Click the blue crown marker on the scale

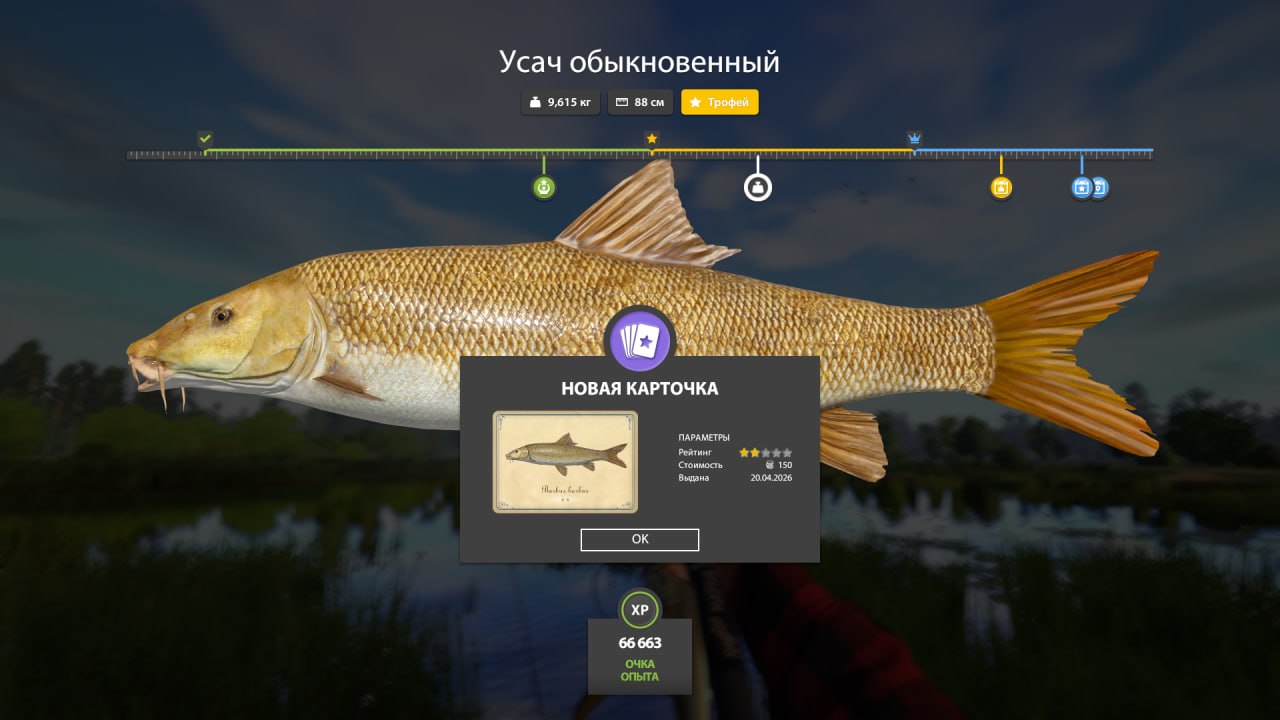coord(913,137)
